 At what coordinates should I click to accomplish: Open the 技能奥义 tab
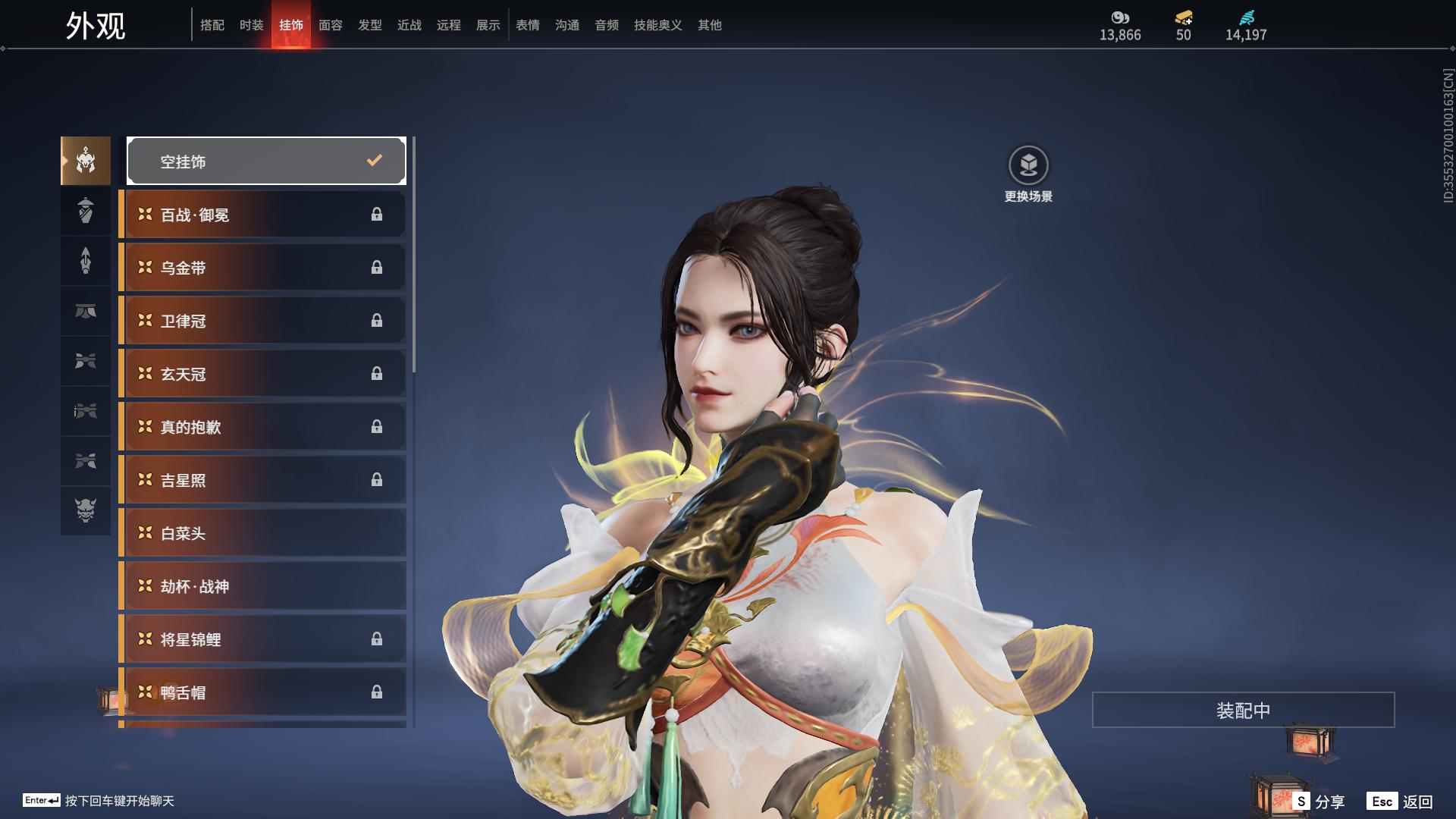[x=657, y=25]
